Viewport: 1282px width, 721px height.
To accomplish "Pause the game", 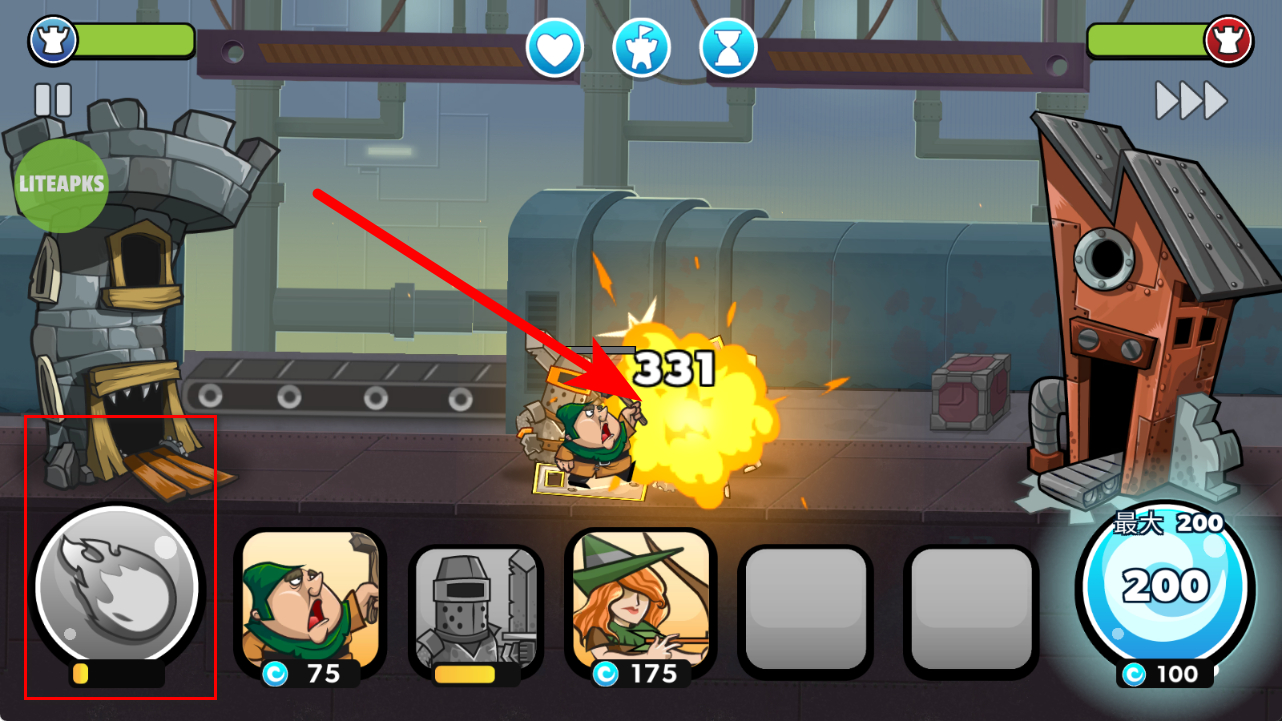I will coord(53,100).
